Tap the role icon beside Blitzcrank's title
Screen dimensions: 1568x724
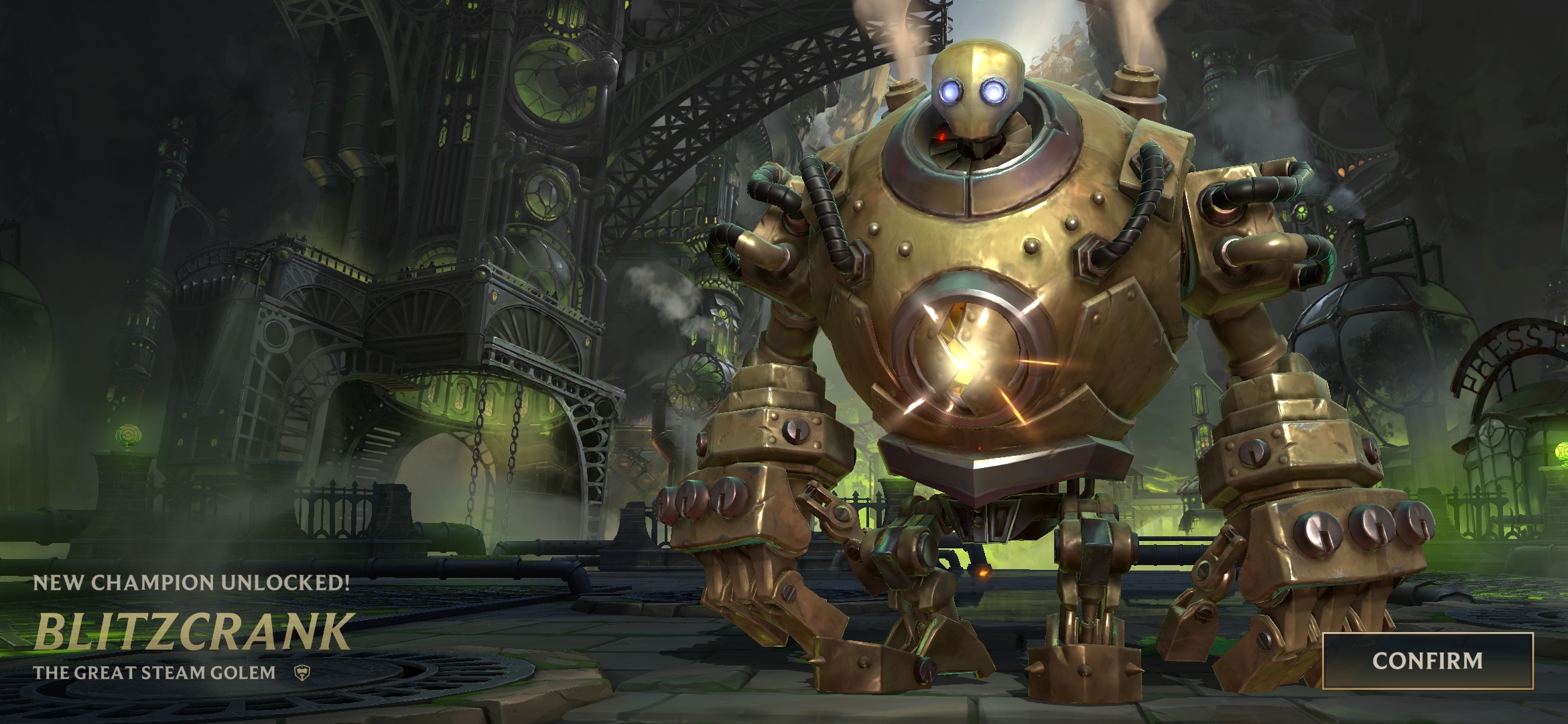302,673
